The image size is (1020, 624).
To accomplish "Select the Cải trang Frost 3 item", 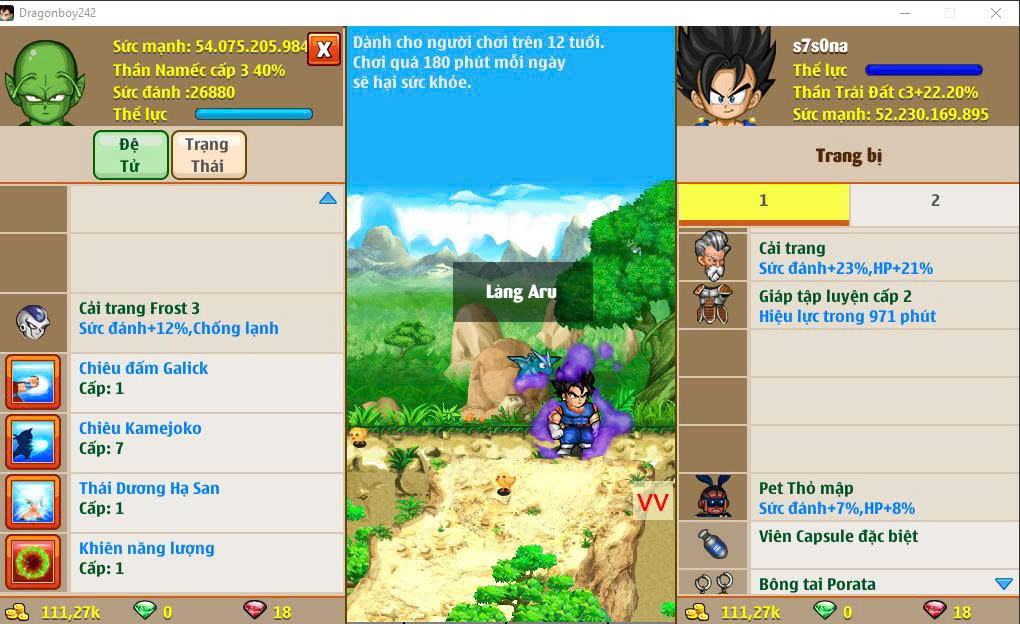I will (x=178, y=319).
